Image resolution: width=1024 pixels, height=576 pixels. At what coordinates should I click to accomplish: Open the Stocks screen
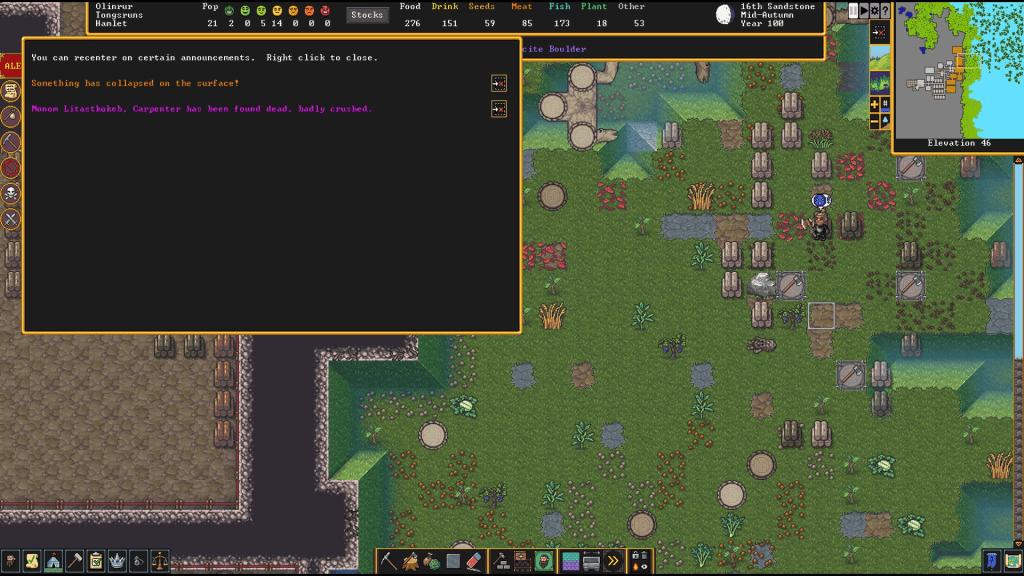(x=367, y=15)
